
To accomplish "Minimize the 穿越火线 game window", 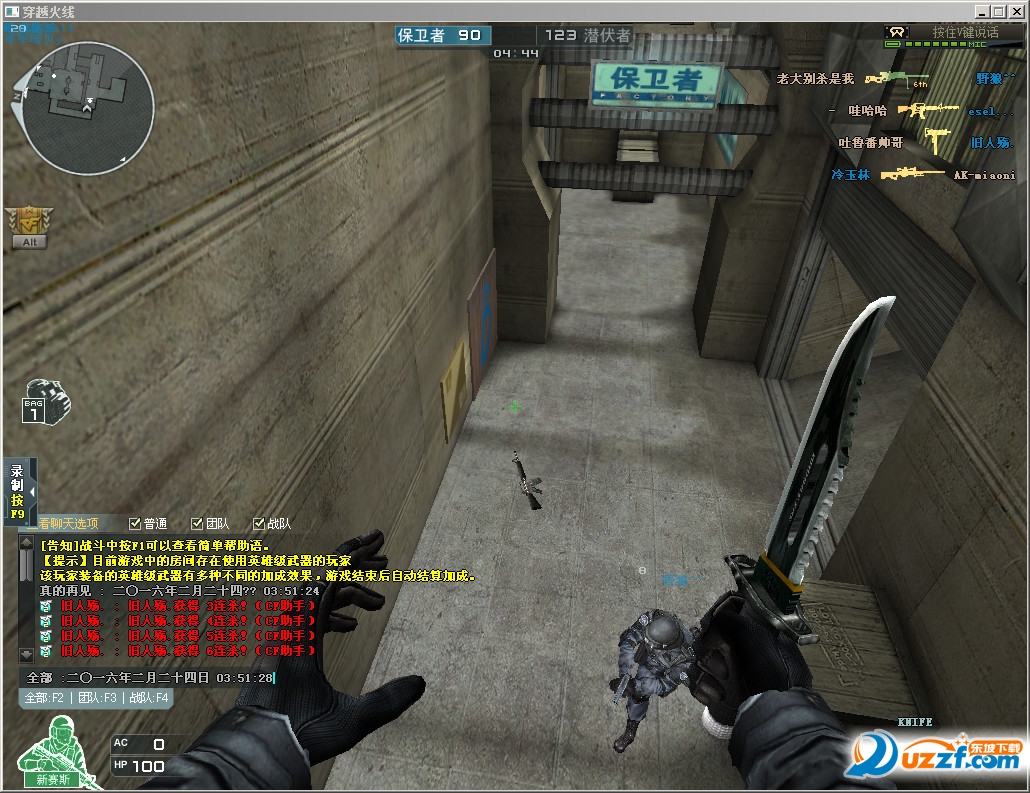I will [982, 12].
